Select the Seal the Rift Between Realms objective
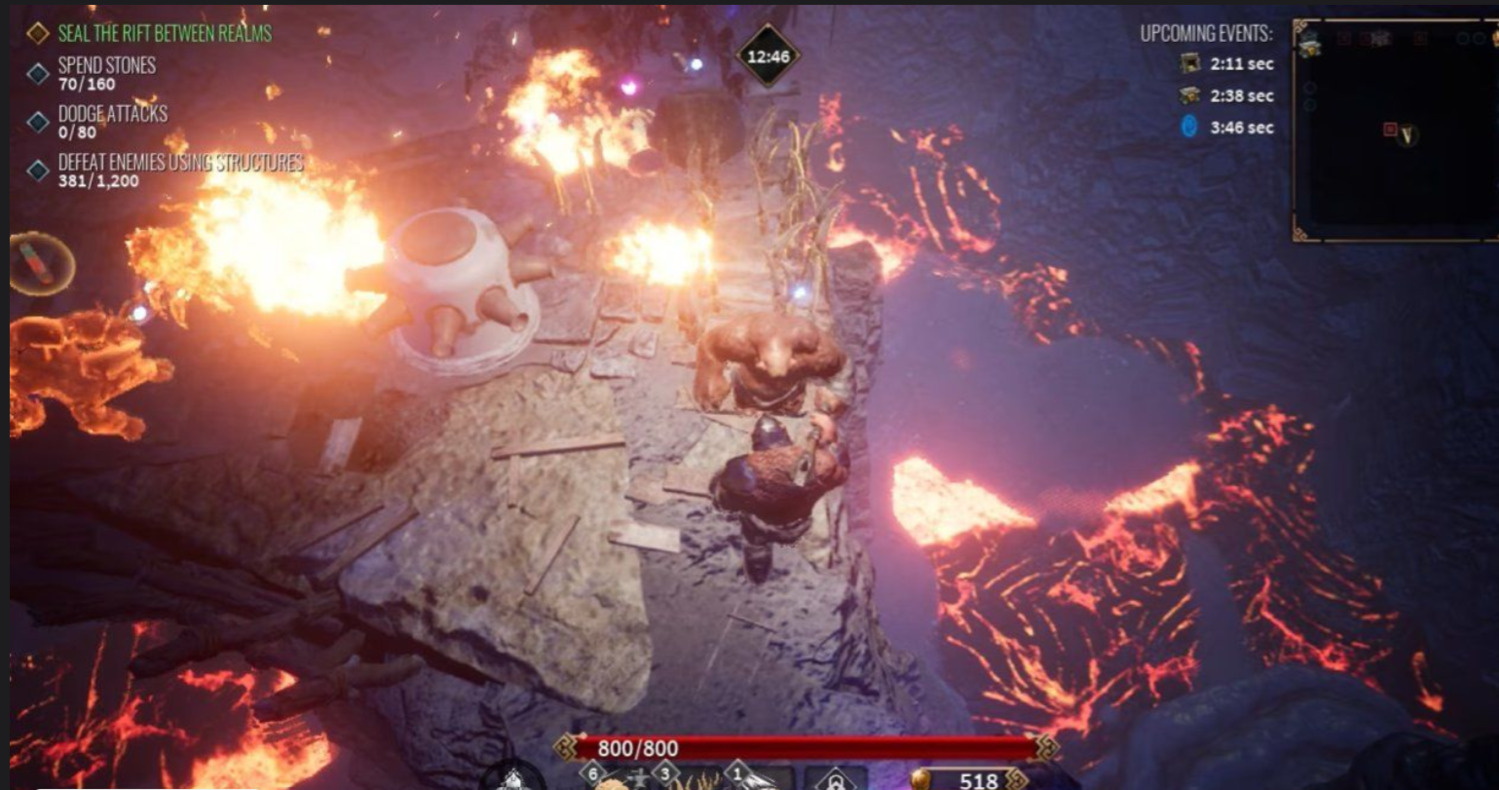1499x790 pixels. pos(164,33)
